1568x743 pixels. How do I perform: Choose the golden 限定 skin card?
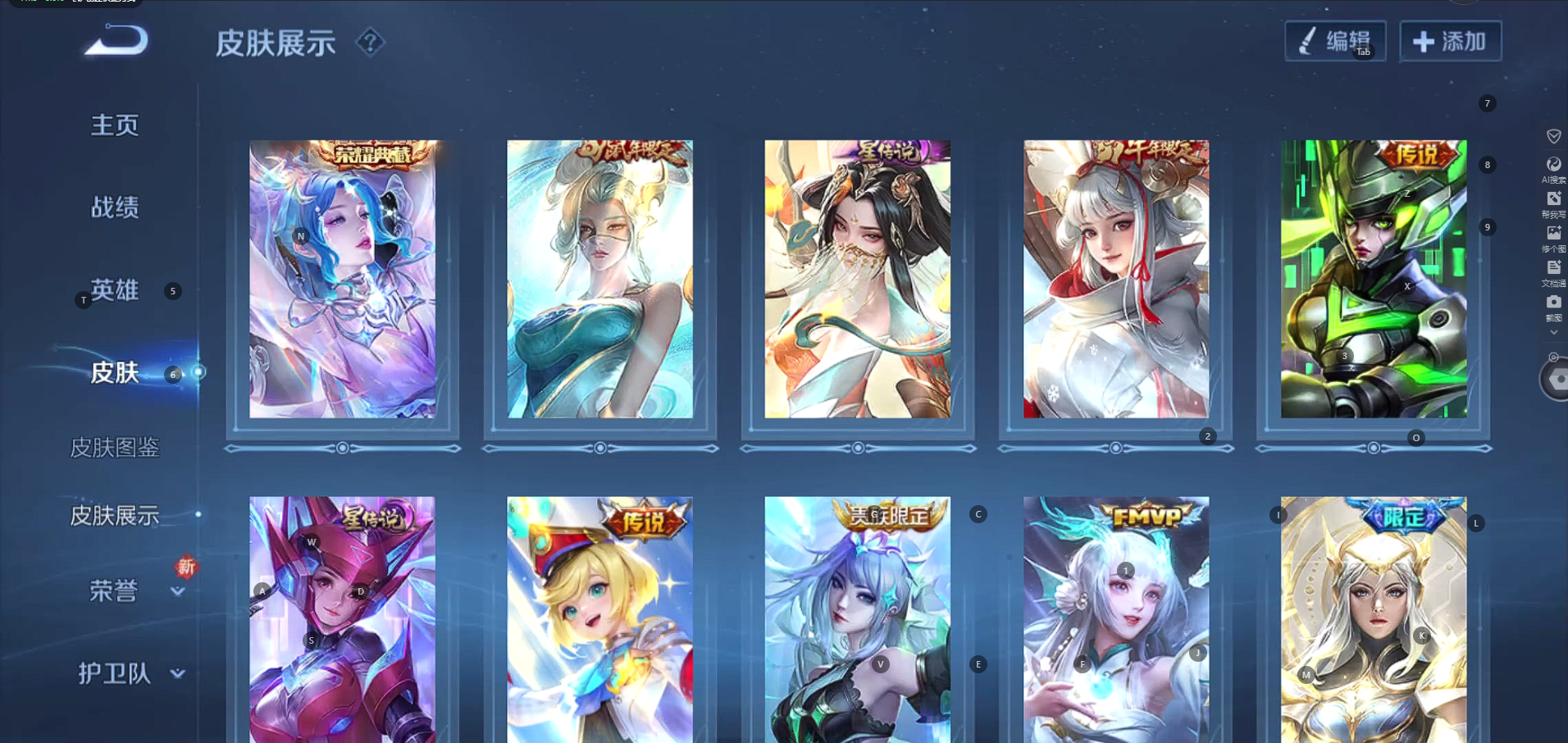tap(1374, 619)
